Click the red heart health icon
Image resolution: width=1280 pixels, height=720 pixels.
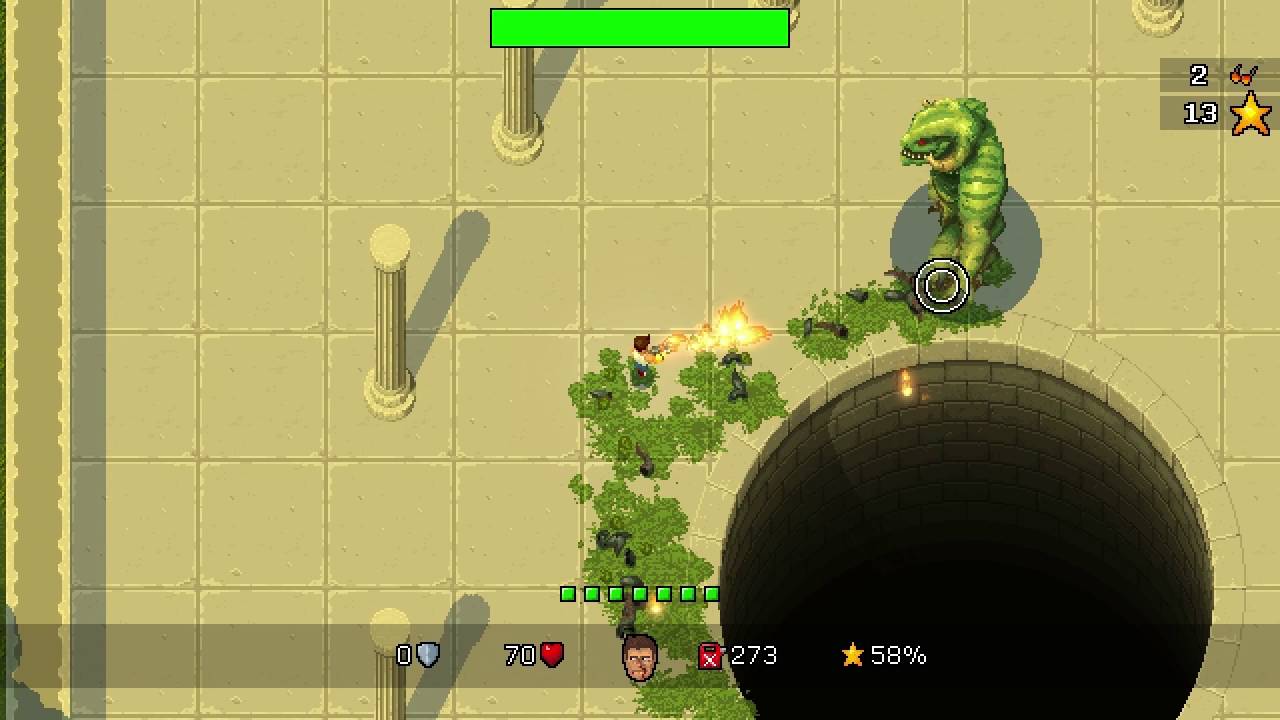pos(552,655)
